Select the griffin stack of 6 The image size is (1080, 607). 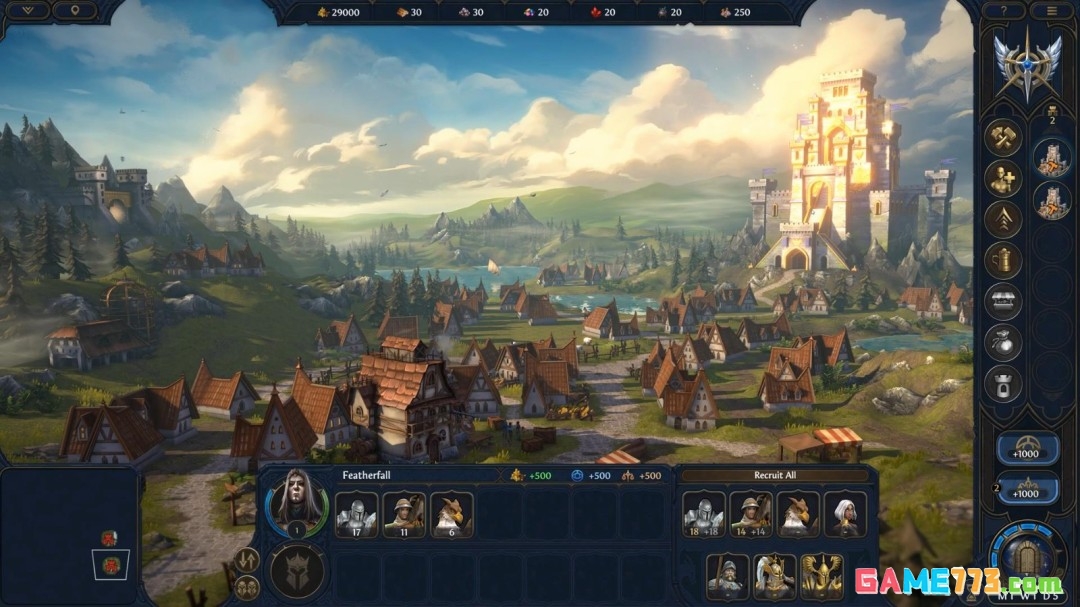click(x=452, y=514)
